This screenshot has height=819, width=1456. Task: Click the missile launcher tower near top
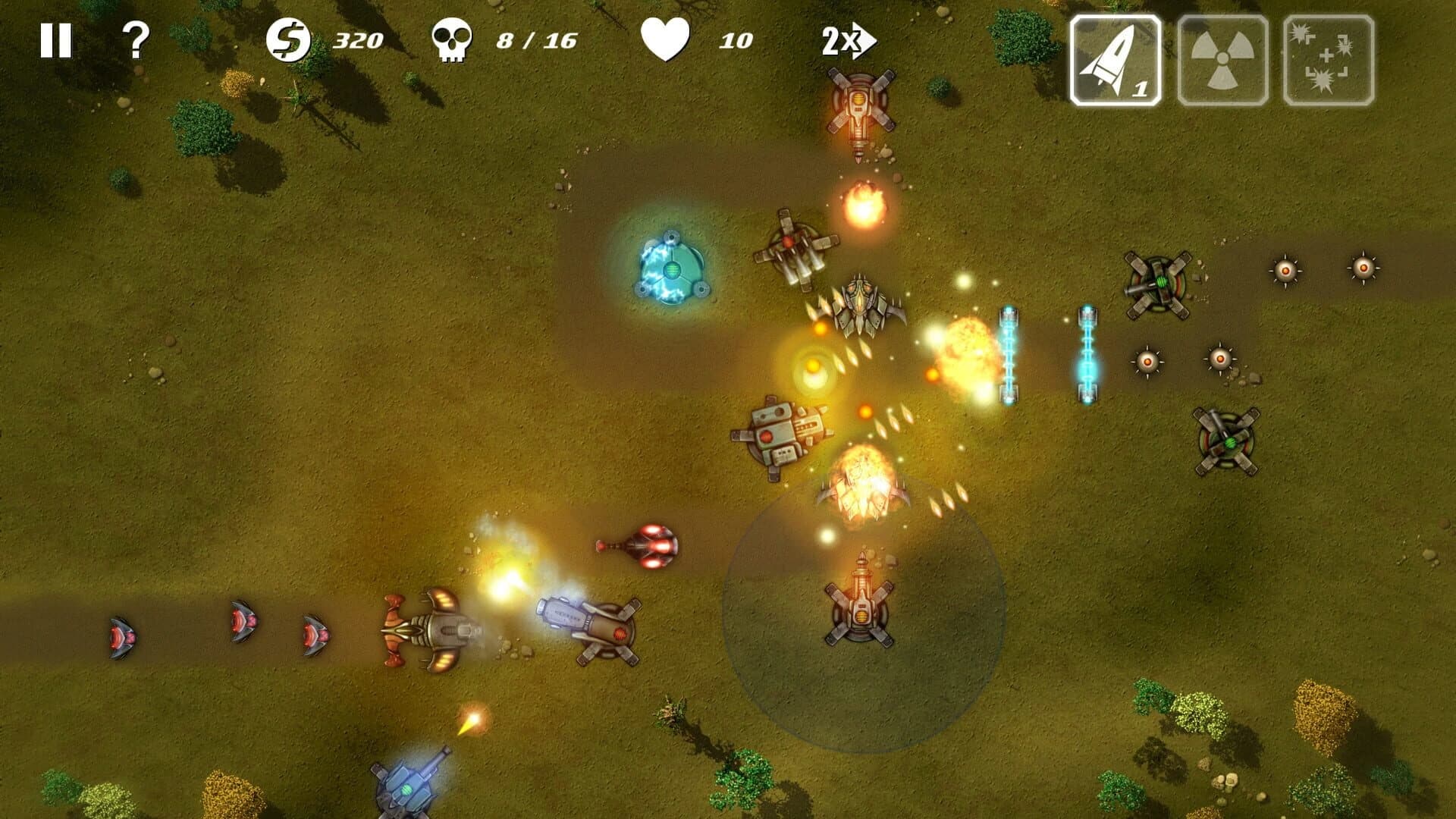pos(861,106)
